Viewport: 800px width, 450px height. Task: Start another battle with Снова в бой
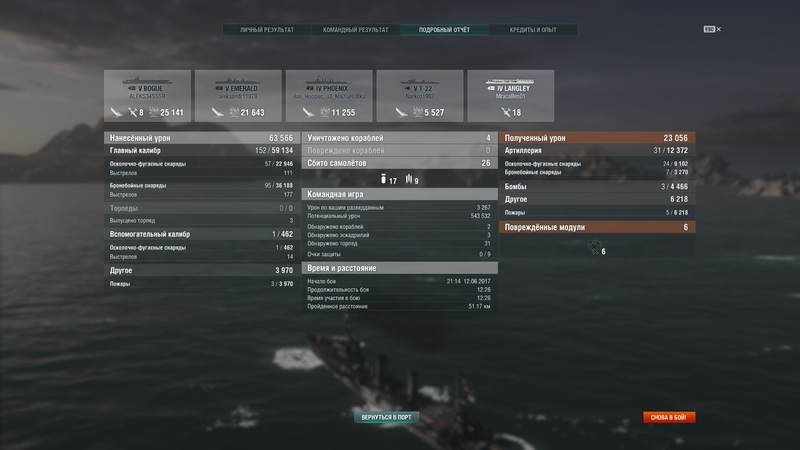[x=669, y=417]
